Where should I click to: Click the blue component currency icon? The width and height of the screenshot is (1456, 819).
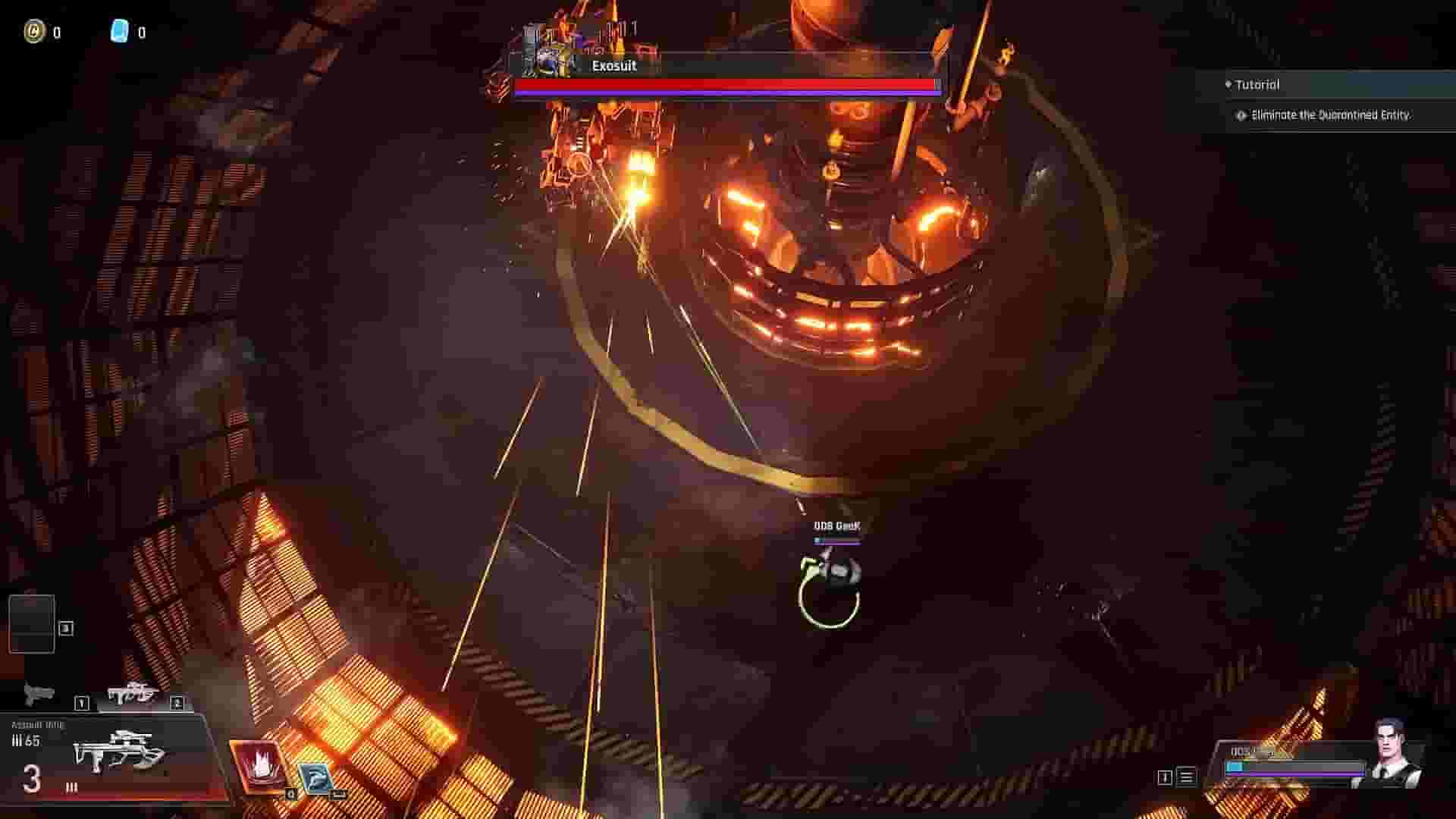coord(123,32)
